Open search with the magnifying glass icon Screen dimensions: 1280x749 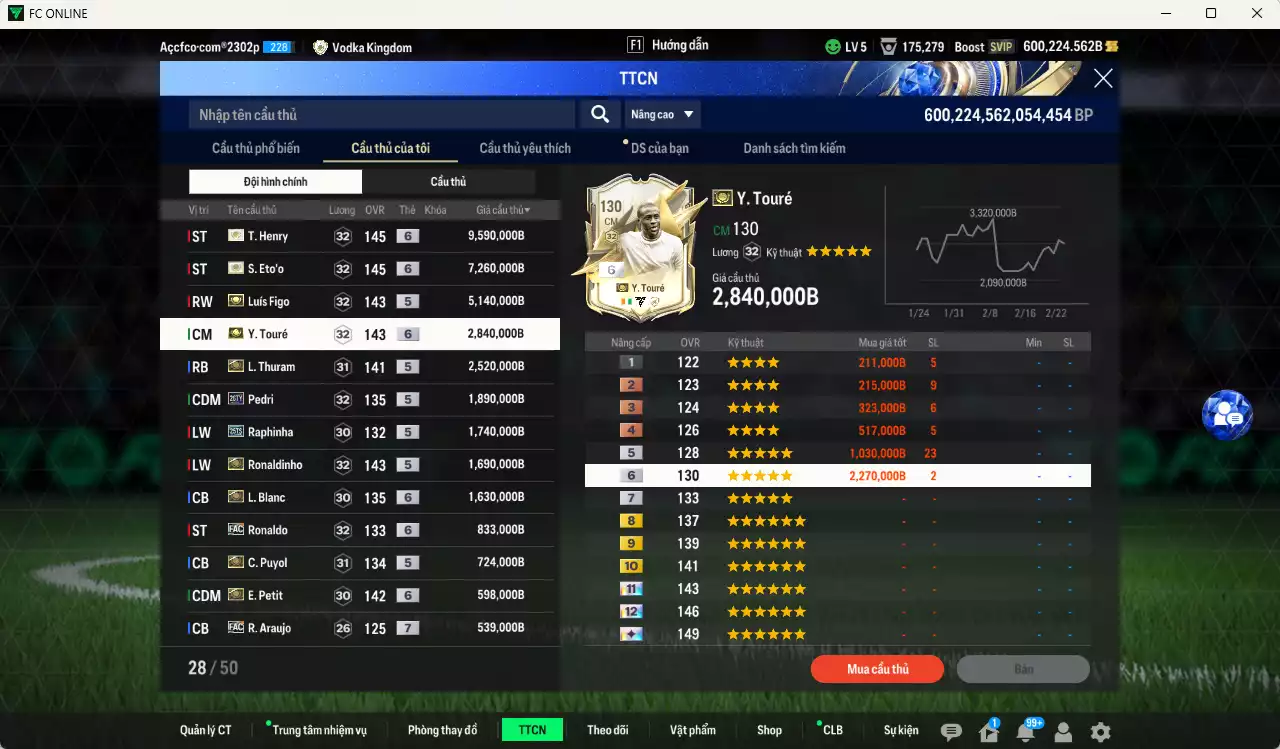tap(599, 113)
